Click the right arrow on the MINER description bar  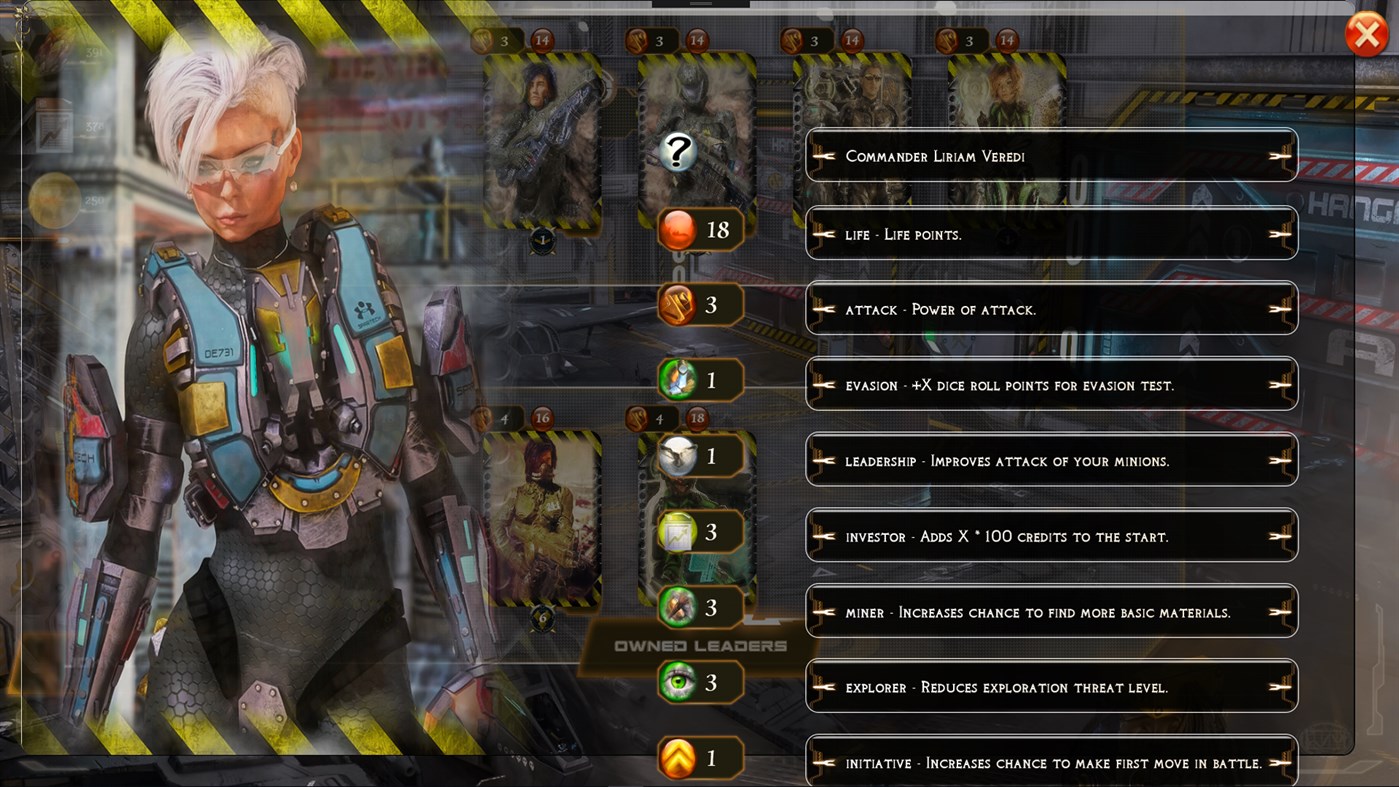(1278, 611)
